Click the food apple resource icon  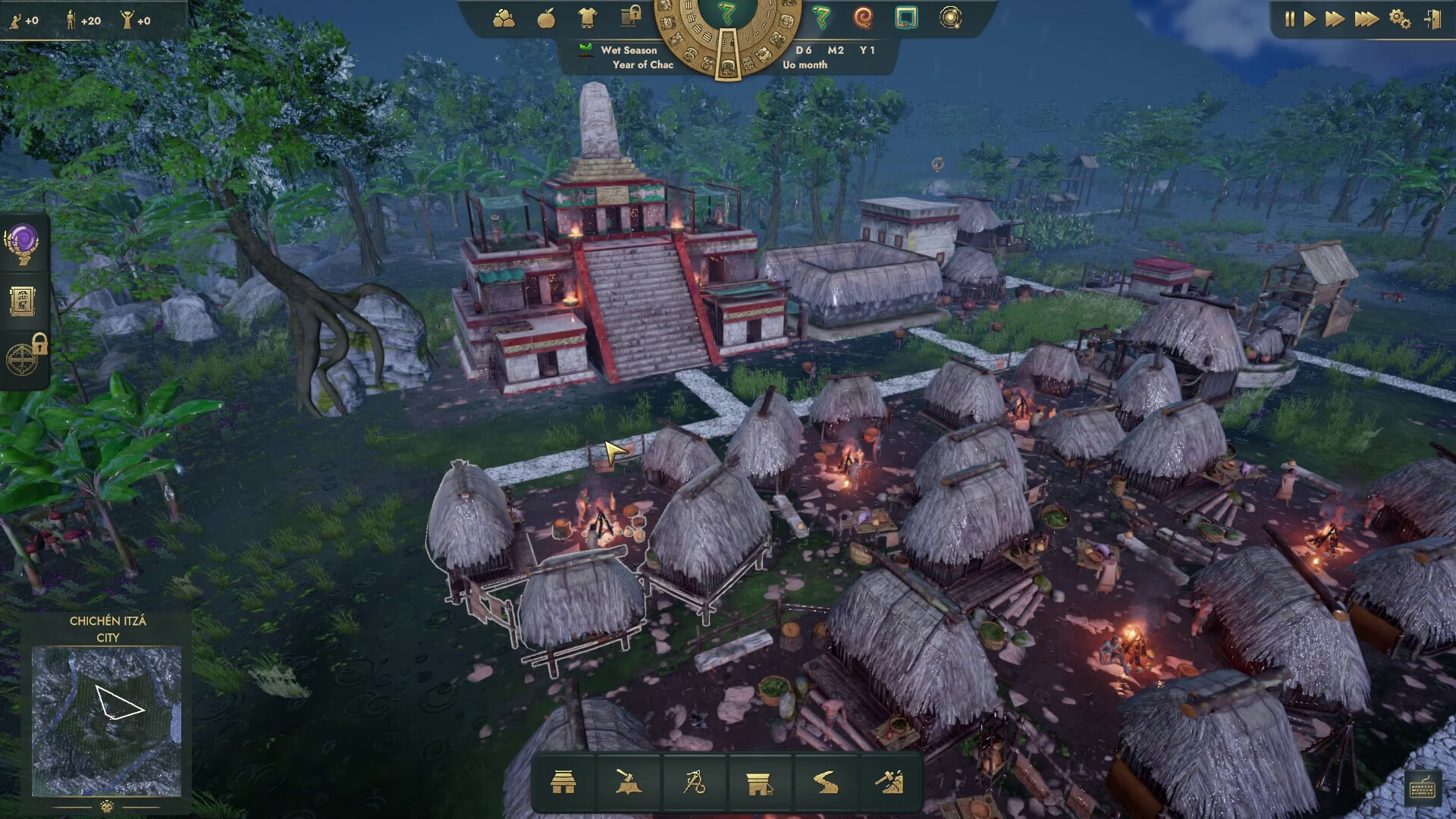(546, 20)
